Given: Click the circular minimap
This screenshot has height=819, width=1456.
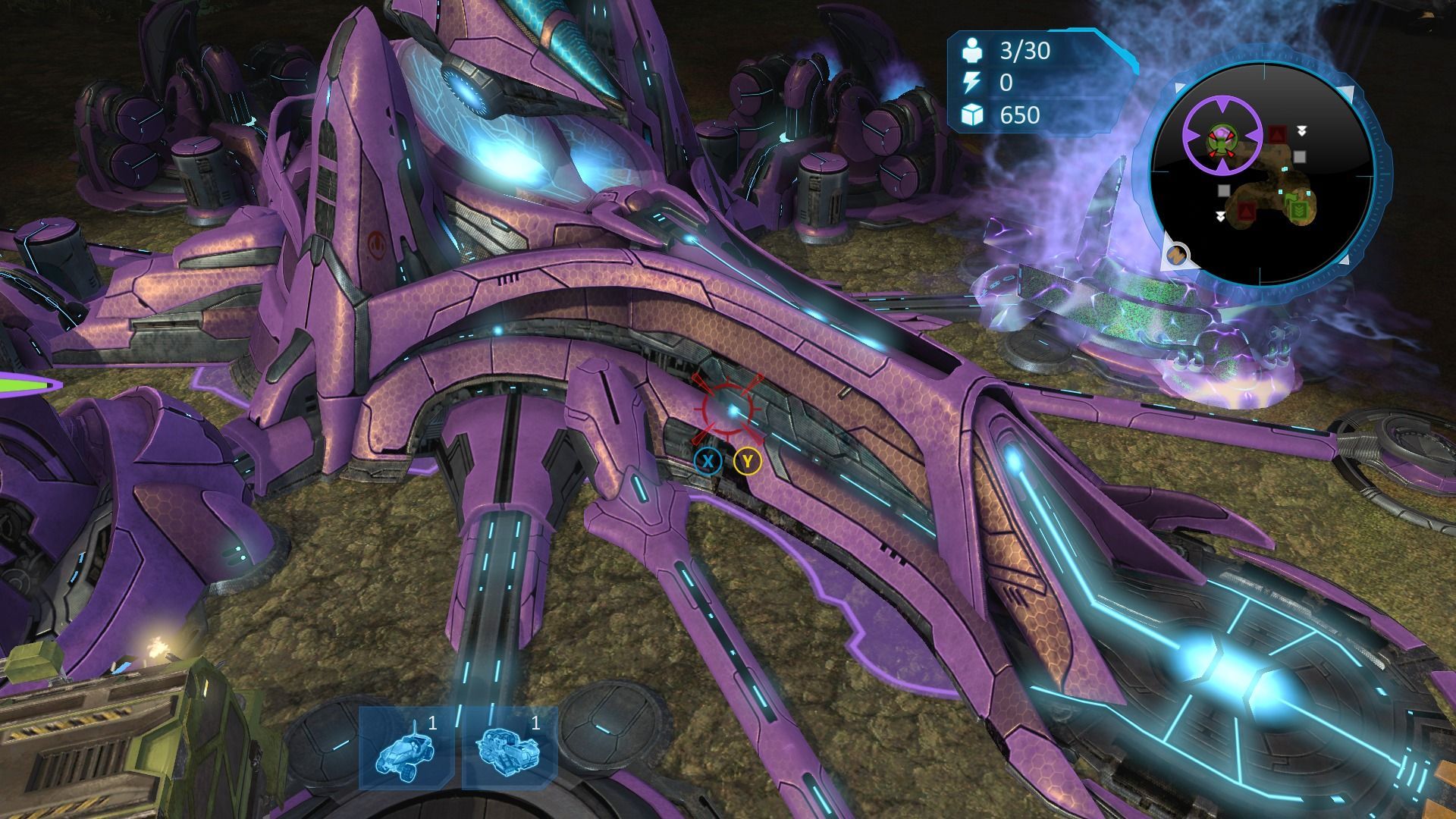Looking at the screenshot, I should [1261, 174].
